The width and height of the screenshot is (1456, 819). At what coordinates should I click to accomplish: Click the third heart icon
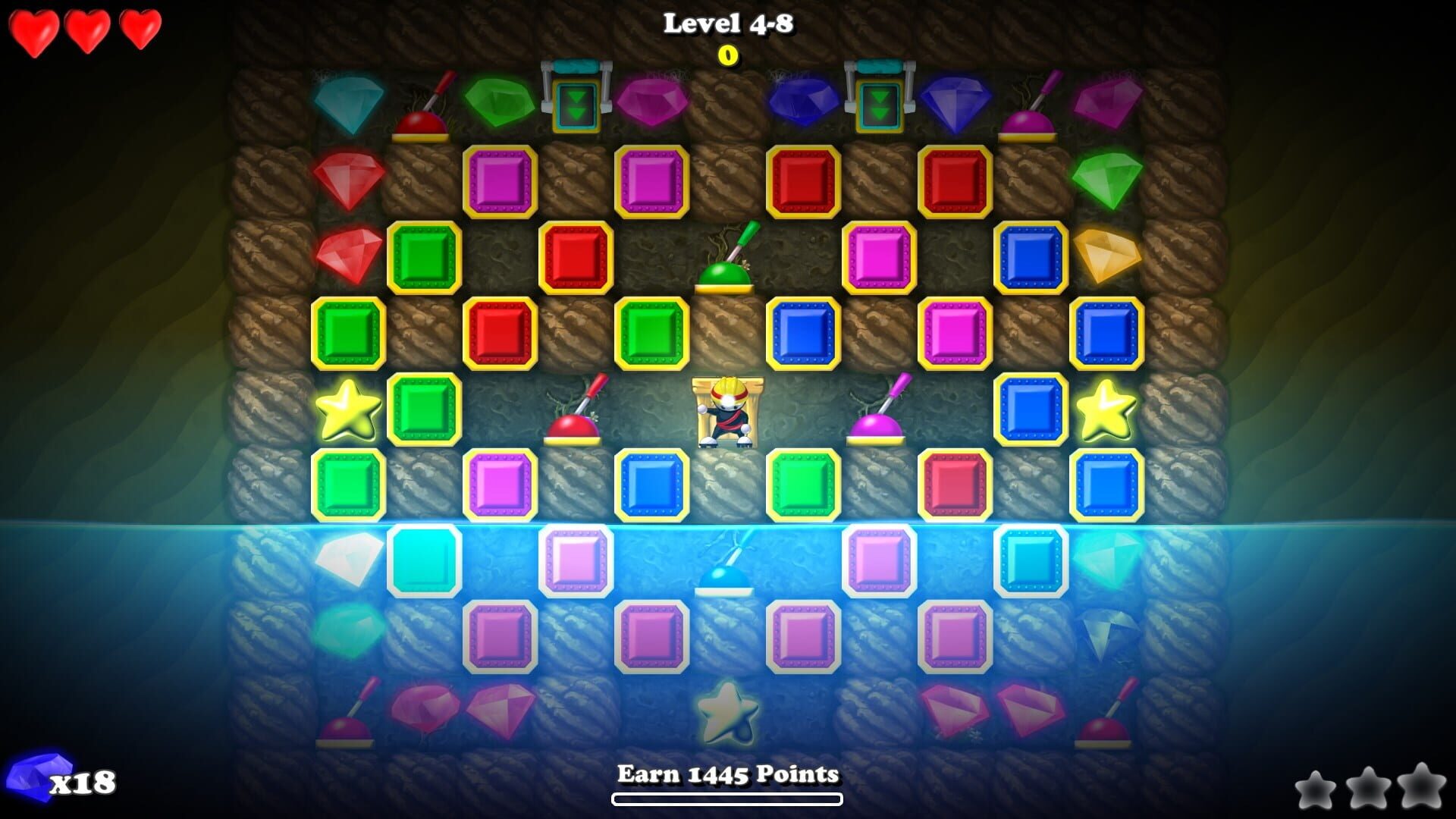click(139, 30)
